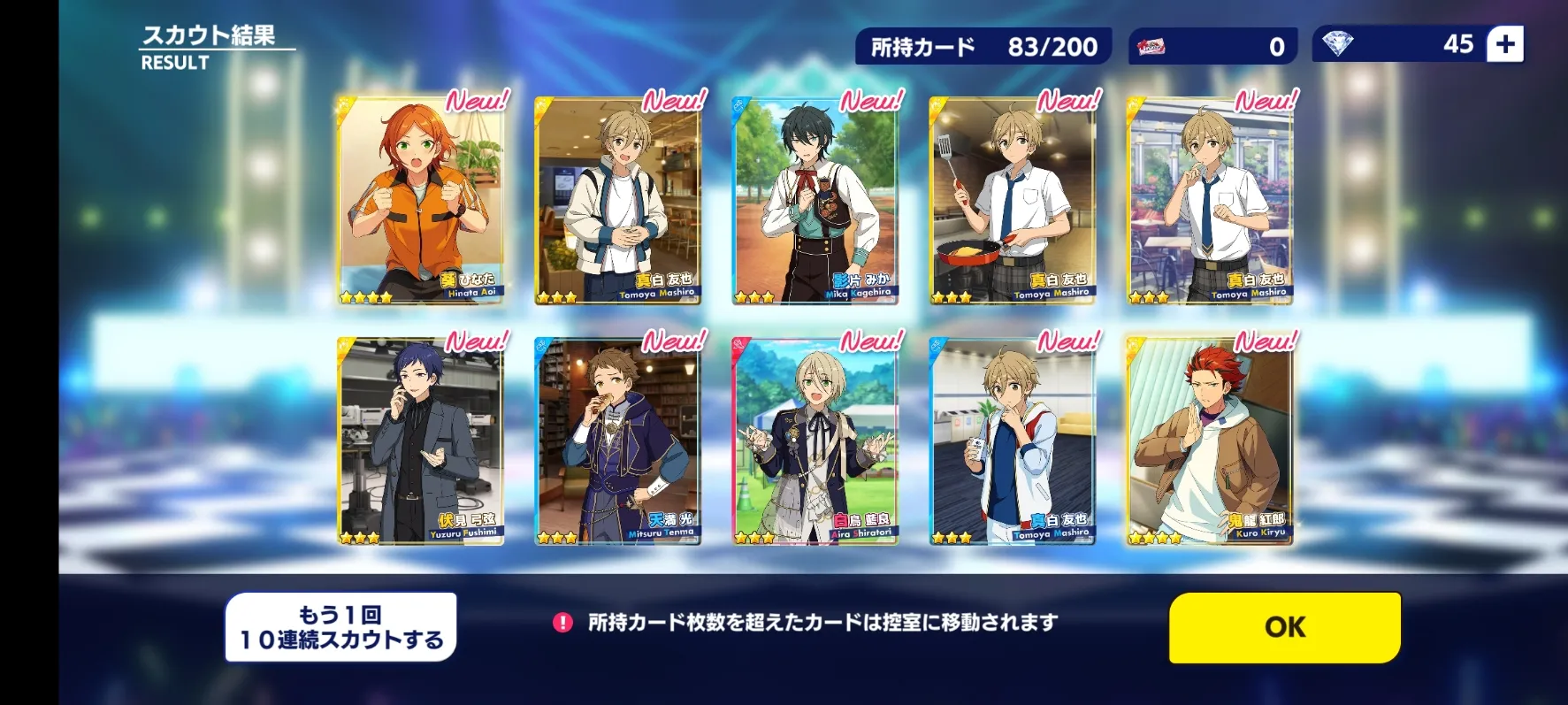1568x705 pixels.
Task: Add diamonds with the plus button
Action: coord(1504,44)
